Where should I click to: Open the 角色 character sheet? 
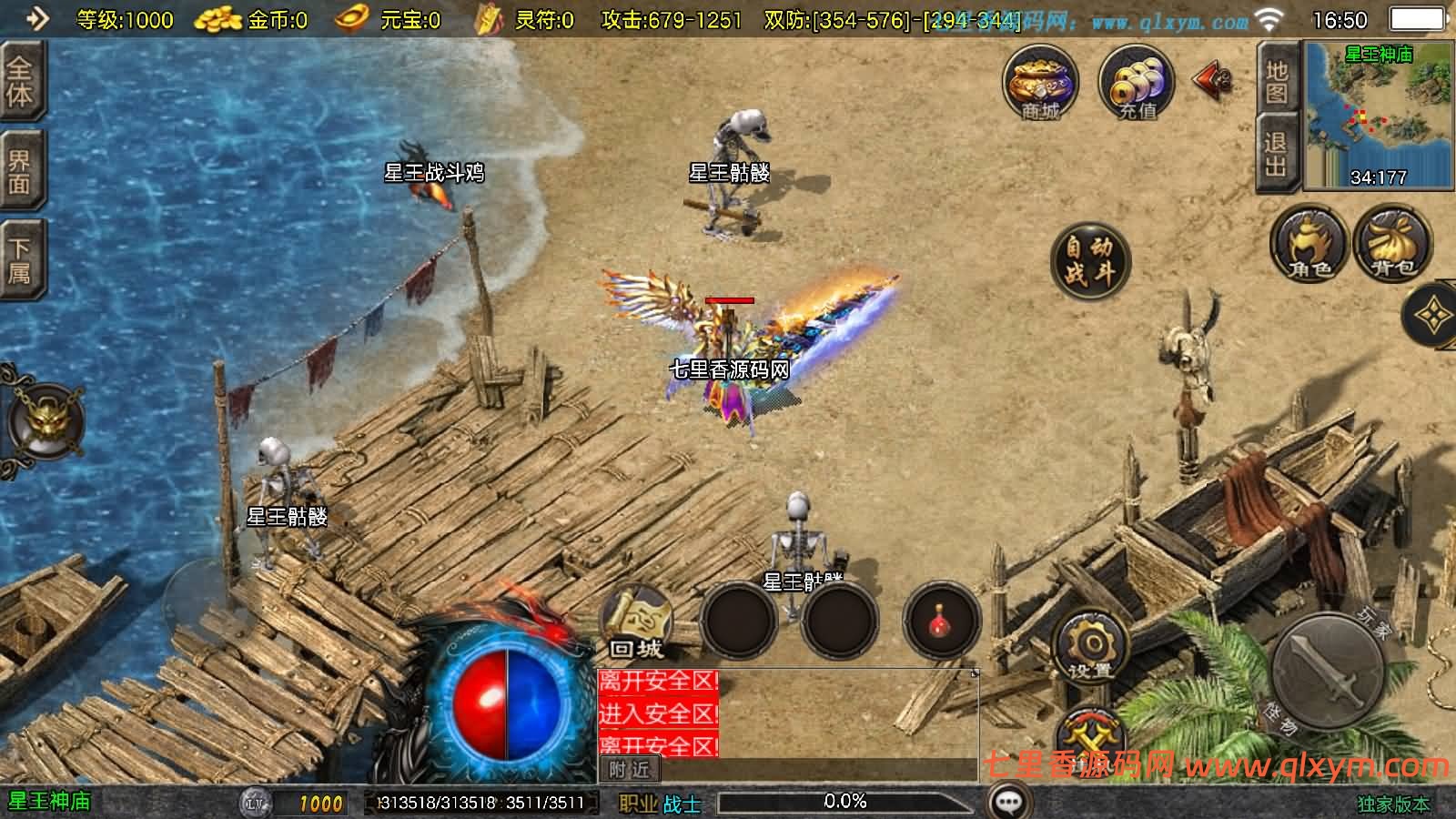[1309, 242]
